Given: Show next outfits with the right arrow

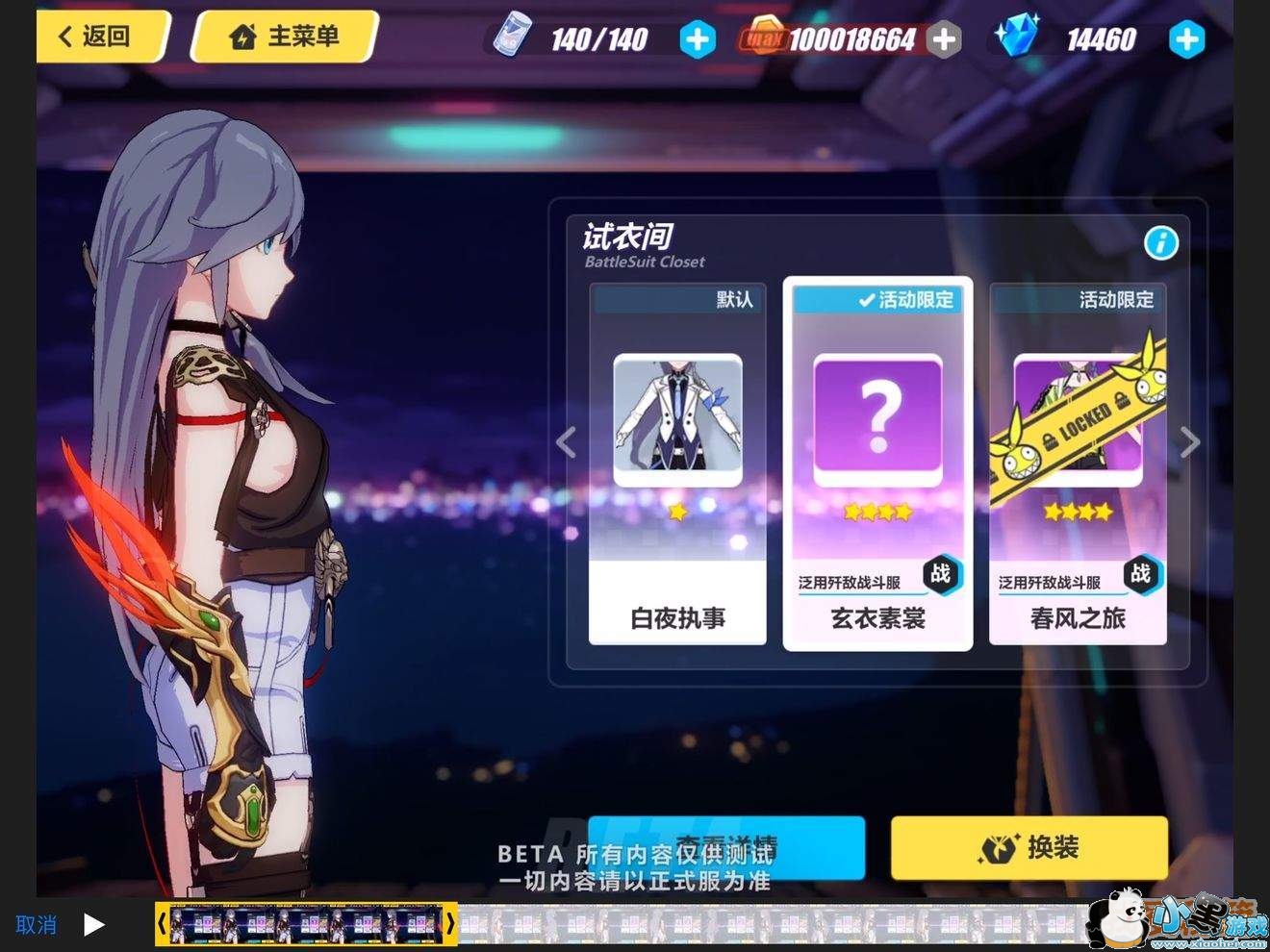Looking at the screenshot, I should pos(1190,442).
